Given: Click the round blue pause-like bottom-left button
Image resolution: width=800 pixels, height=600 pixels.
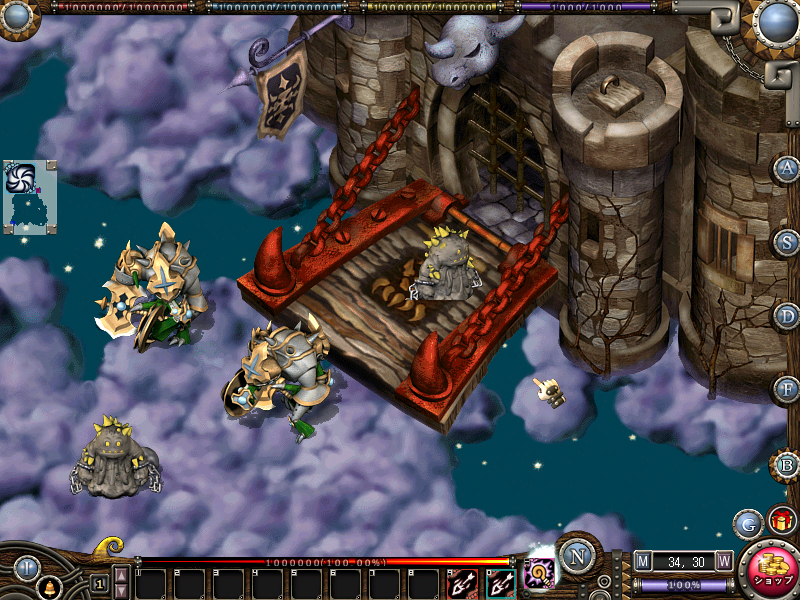Looking at the screenshot, I should pyautogui.click(x=27, y=569).
